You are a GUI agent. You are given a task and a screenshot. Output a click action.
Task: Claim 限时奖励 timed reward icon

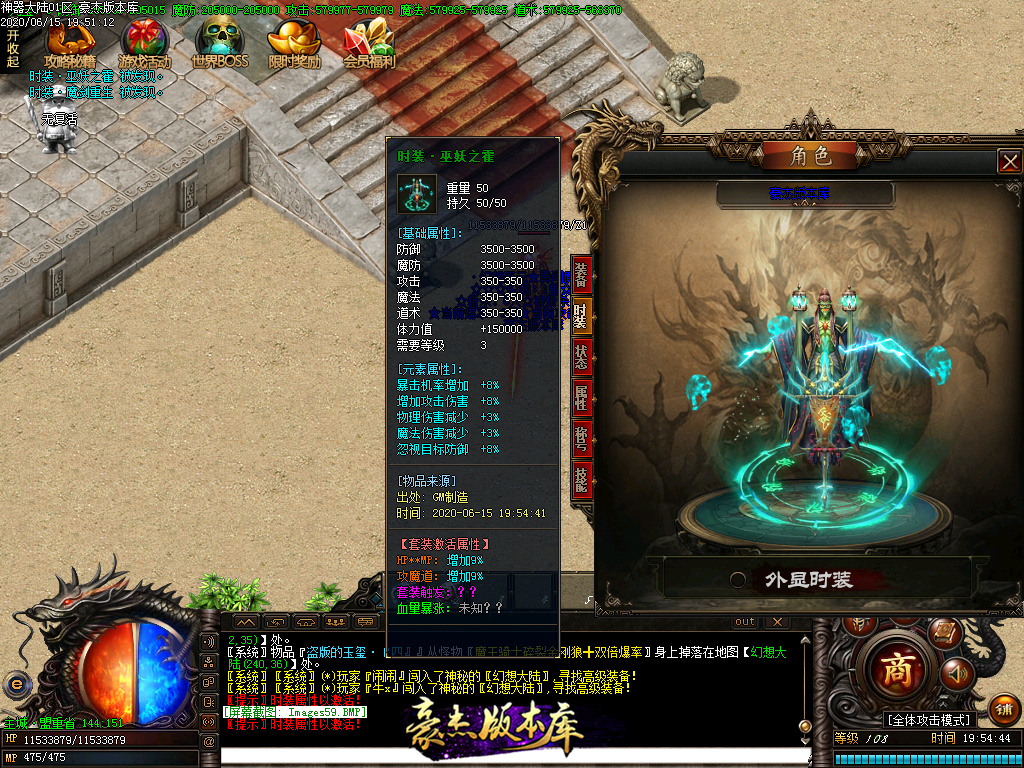(x=294, y=44)
